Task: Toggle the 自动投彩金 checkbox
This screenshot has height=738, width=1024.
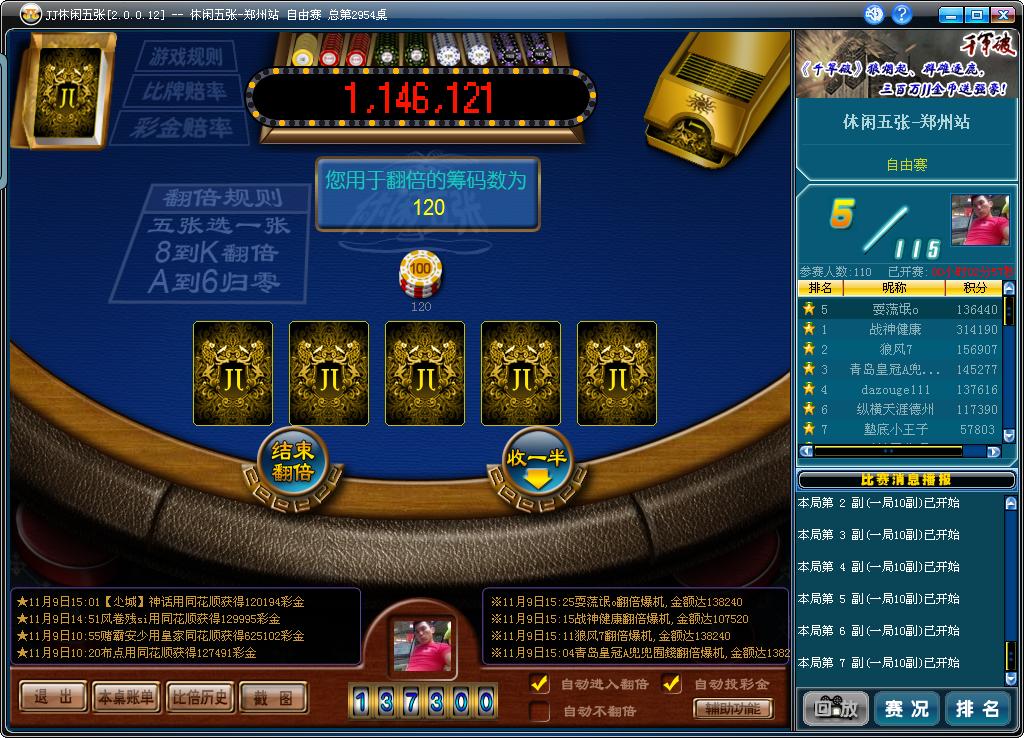Action: 673,684
